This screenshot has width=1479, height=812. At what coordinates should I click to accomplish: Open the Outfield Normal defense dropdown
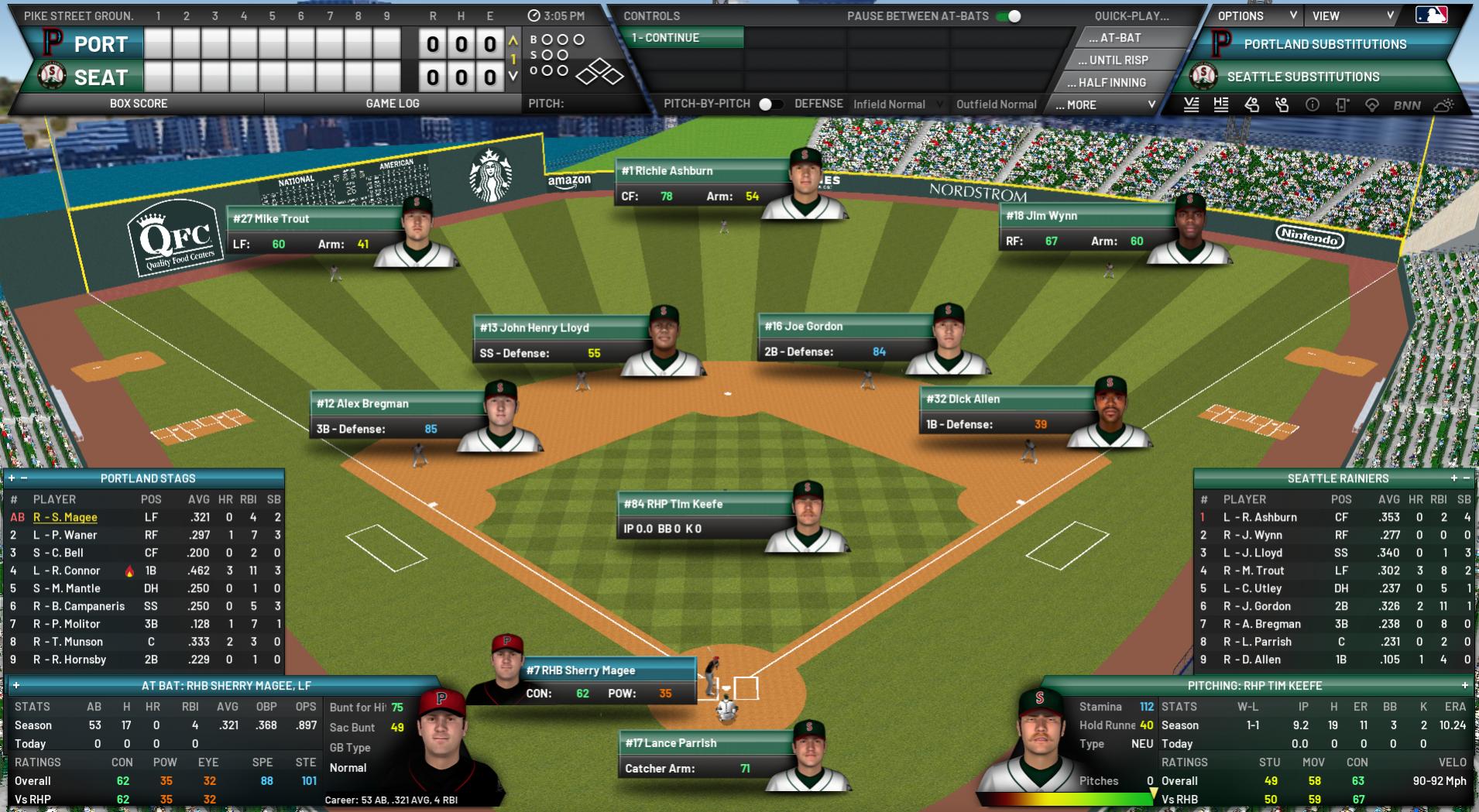pos(996,104)
